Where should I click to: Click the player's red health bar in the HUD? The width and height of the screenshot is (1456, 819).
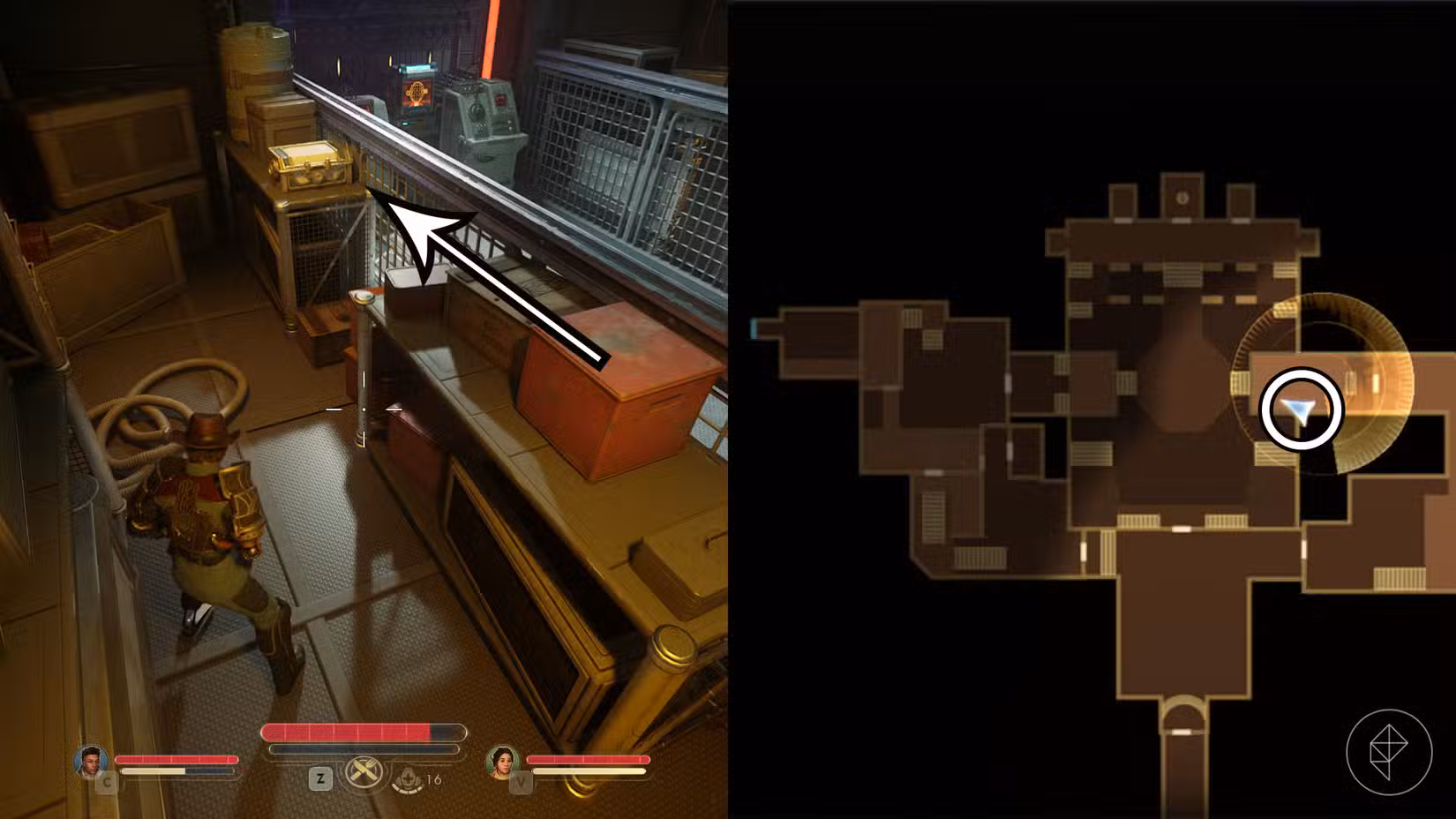[x=353, y=732]
